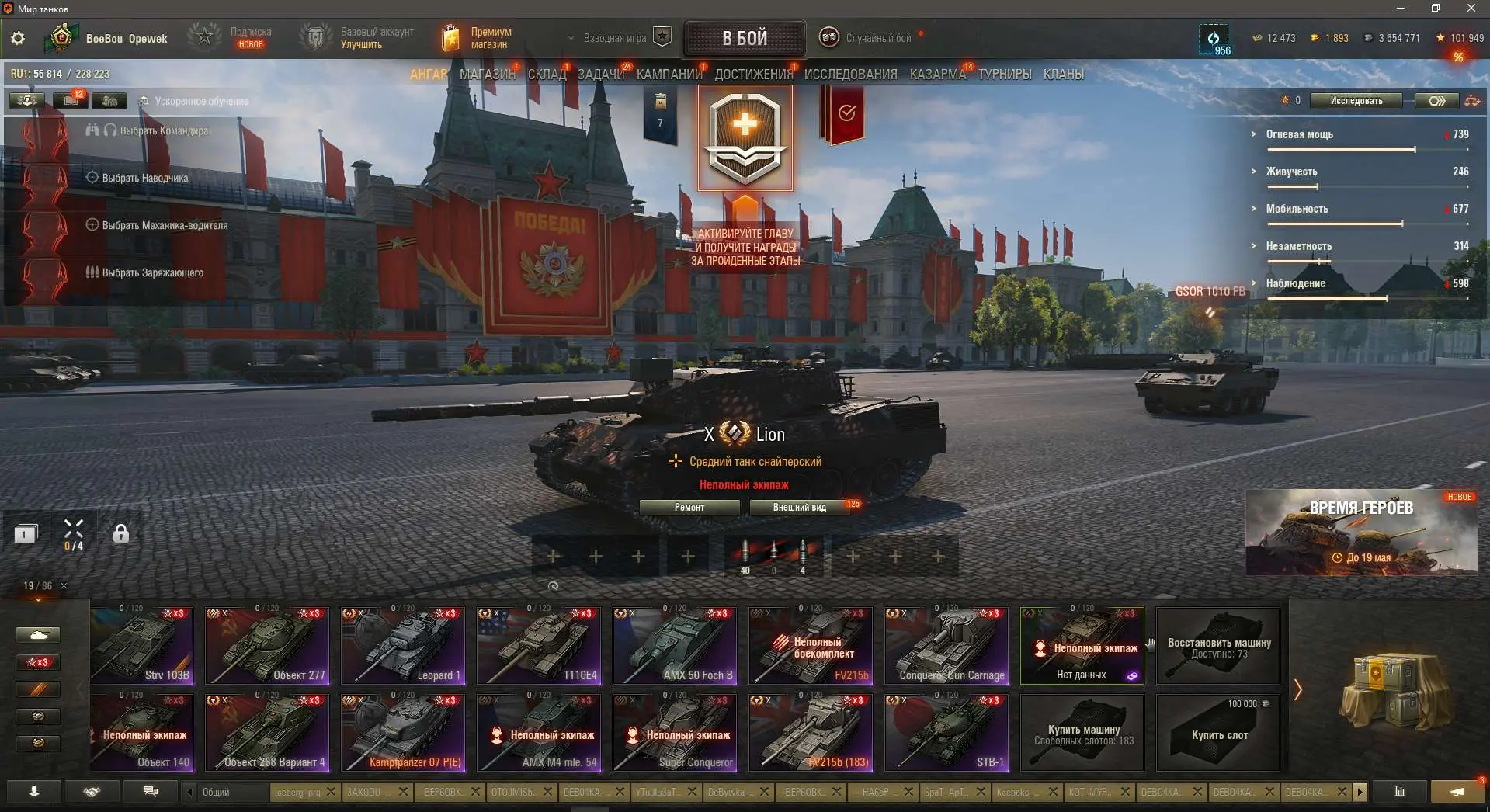This screenshot has width=1490, height=812.
Task: Go to the КАЗАРМА tab
Action: pos(937,75)
